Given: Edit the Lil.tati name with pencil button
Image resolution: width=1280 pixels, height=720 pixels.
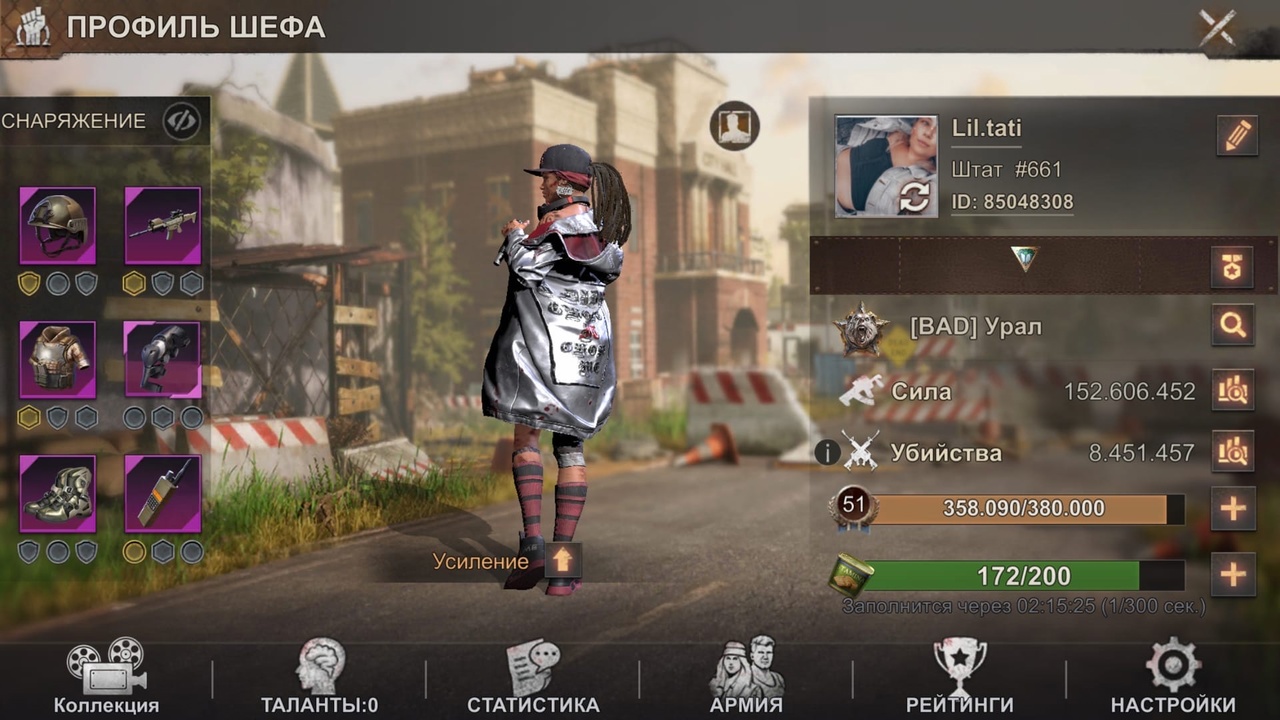Looking at the screenshot, I should [1237, 136].
